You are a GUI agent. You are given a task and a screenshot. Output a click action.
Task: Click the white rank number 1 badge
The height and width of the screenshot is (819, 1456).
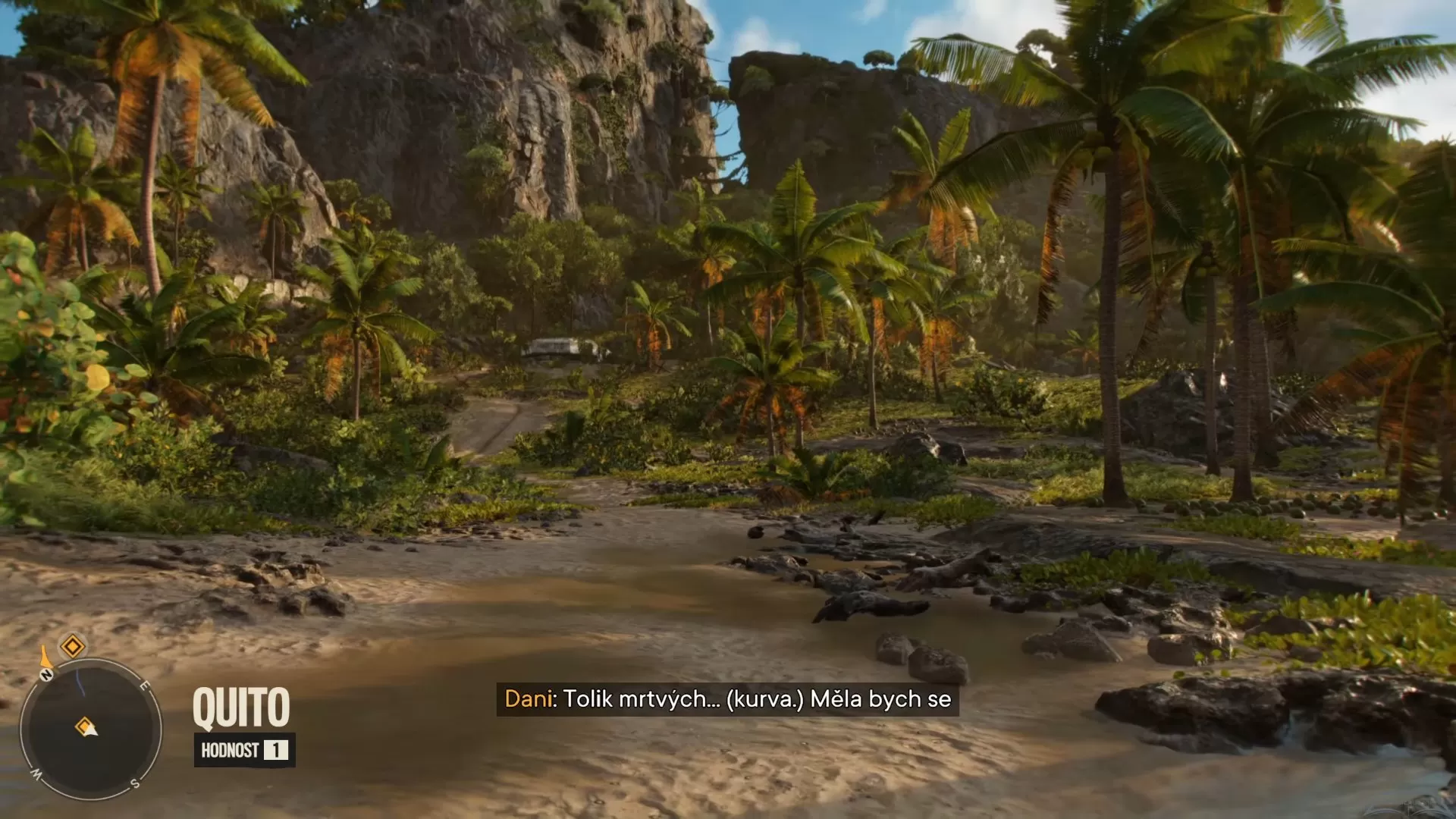[276, 751]
